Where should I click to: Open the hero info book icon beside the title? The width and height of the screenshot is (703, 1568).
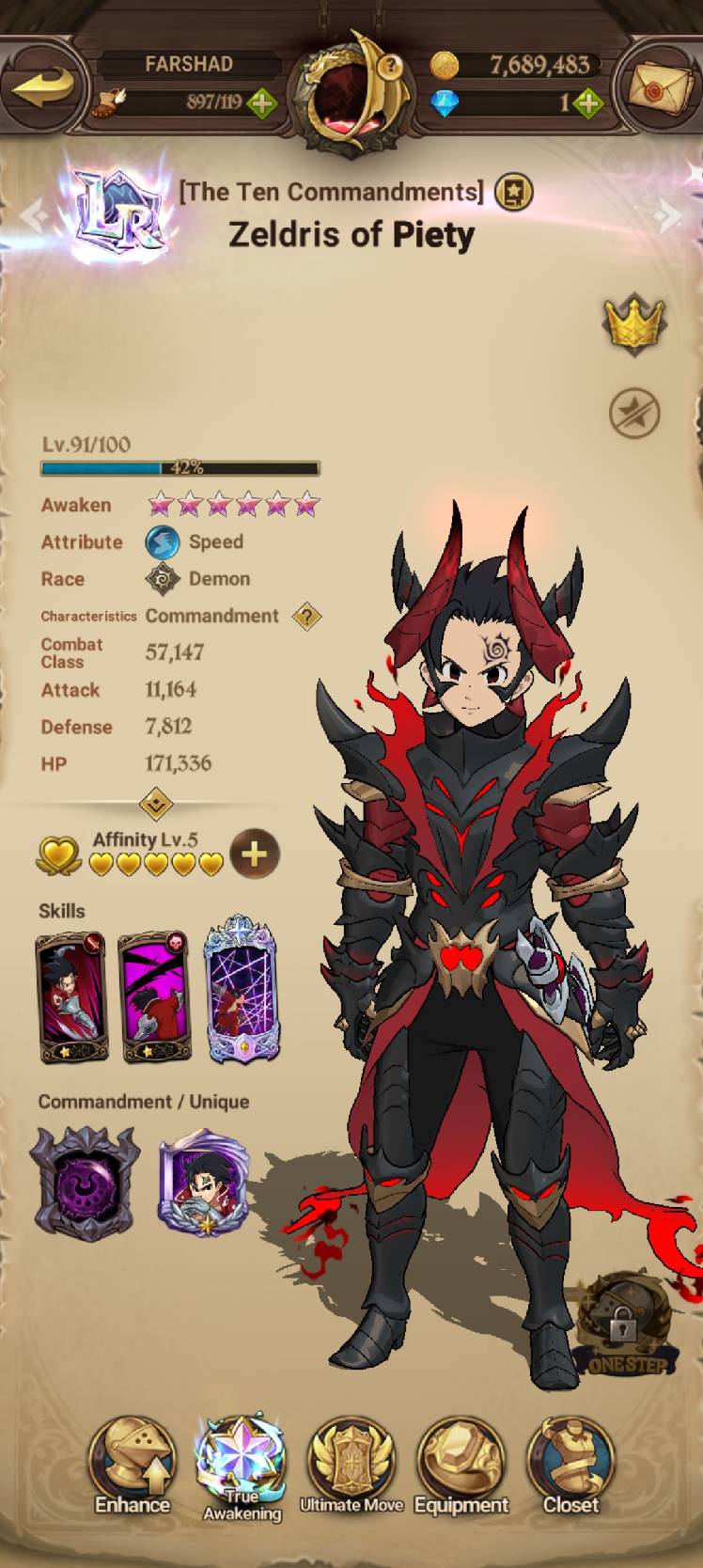tap(513, 193)
